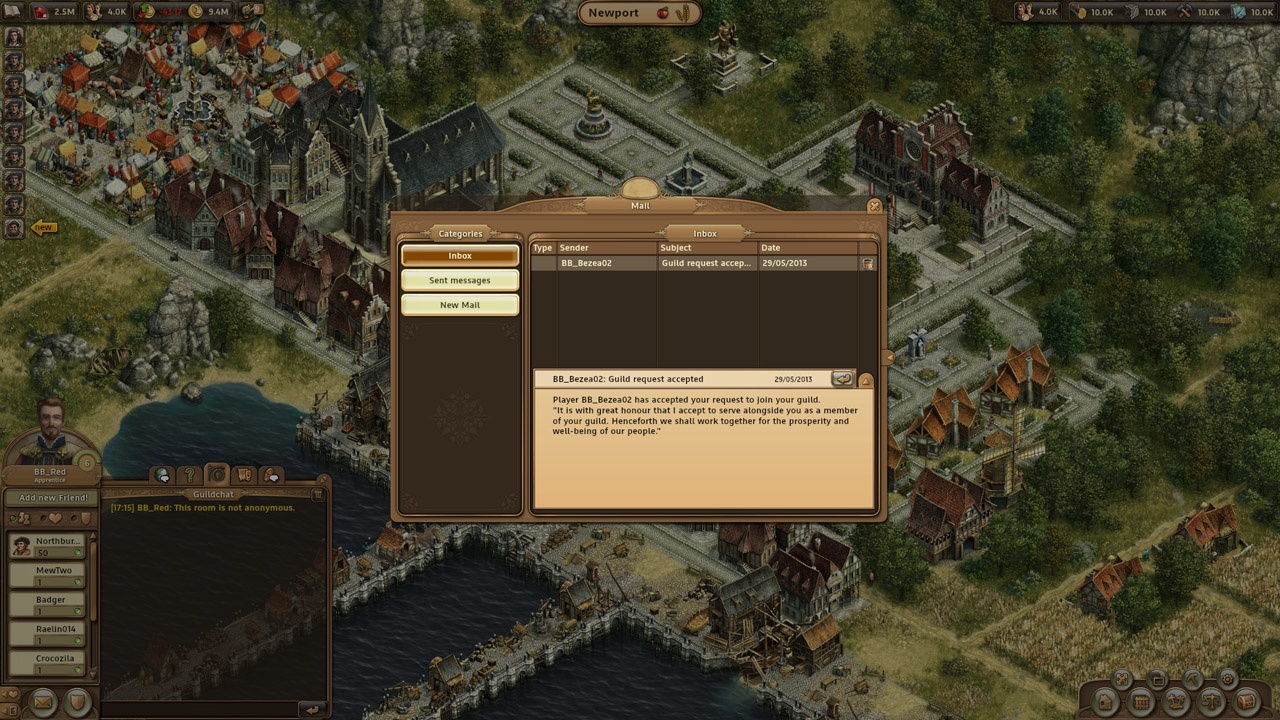Open the mail envelope button
1280x720 pixels.
[43, 702]
